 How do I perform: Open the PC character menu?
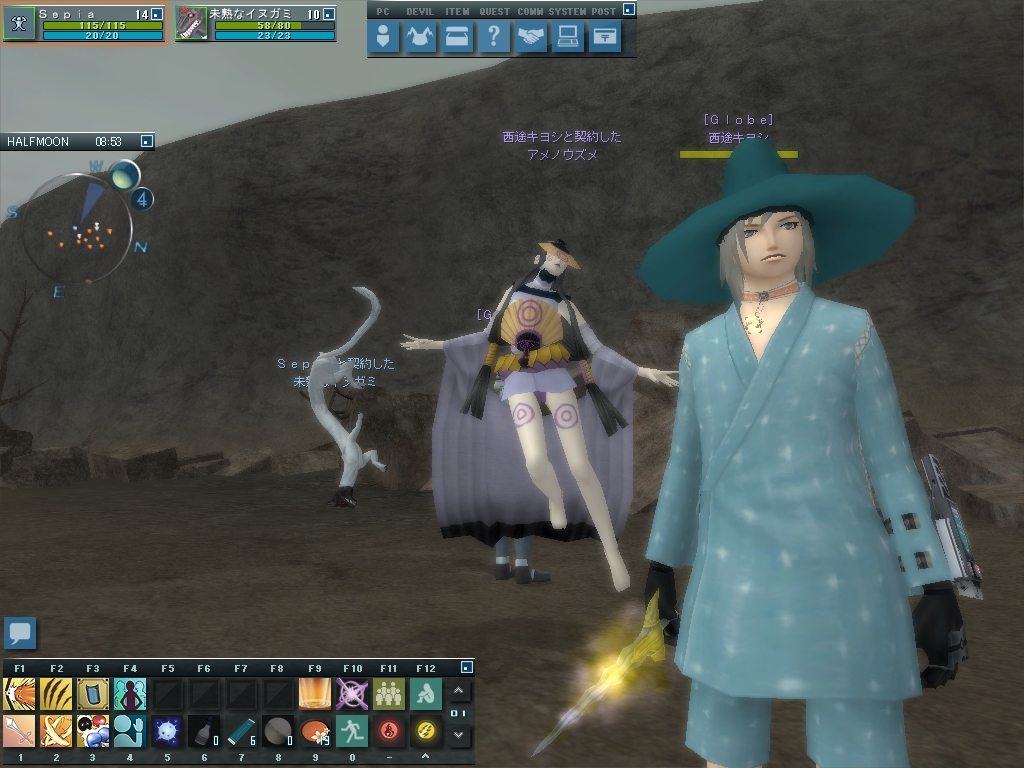point(384,38)
